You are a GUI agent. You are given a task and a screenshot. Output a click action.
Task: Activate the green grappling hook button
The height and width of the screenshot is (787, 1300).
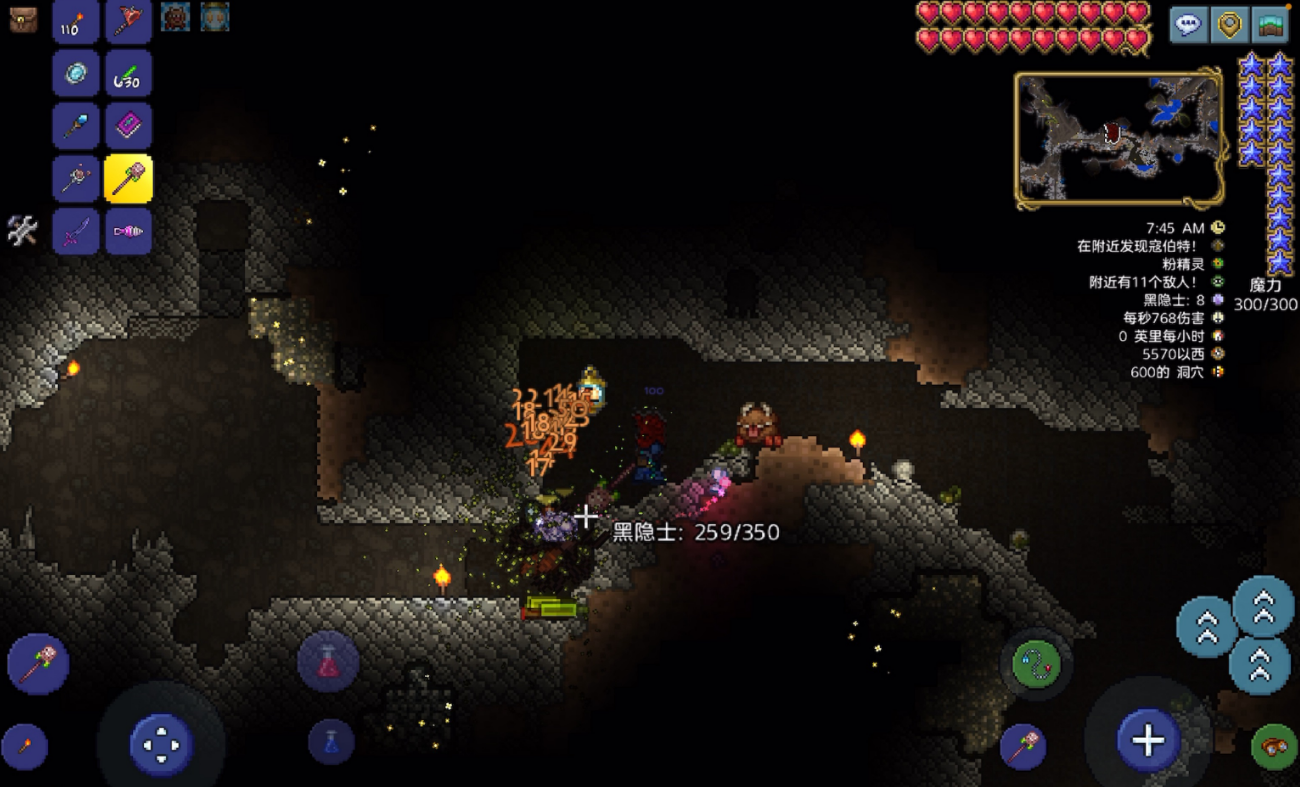tap(1035, 664)
